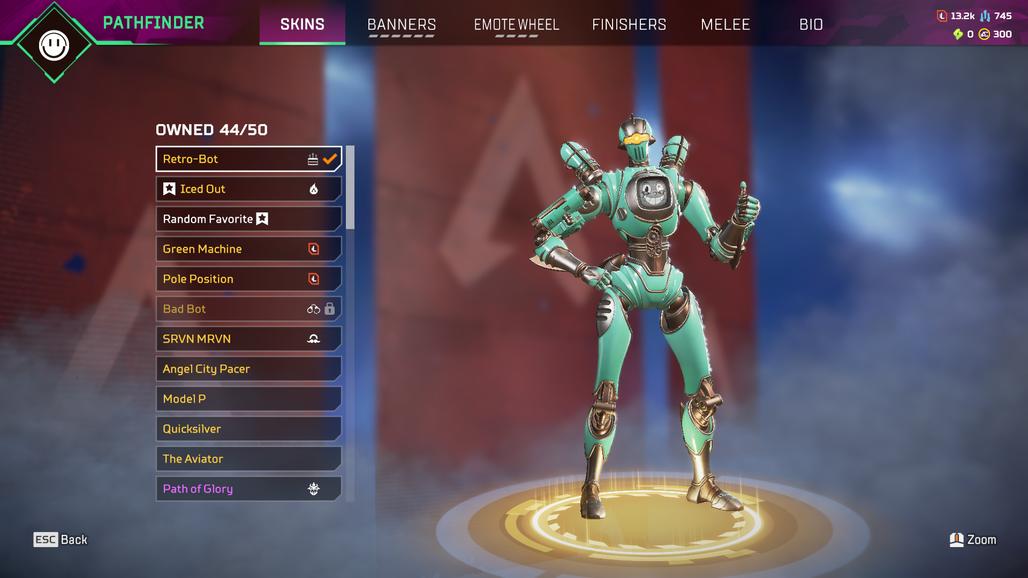Switch to the Banners tab

401,24
